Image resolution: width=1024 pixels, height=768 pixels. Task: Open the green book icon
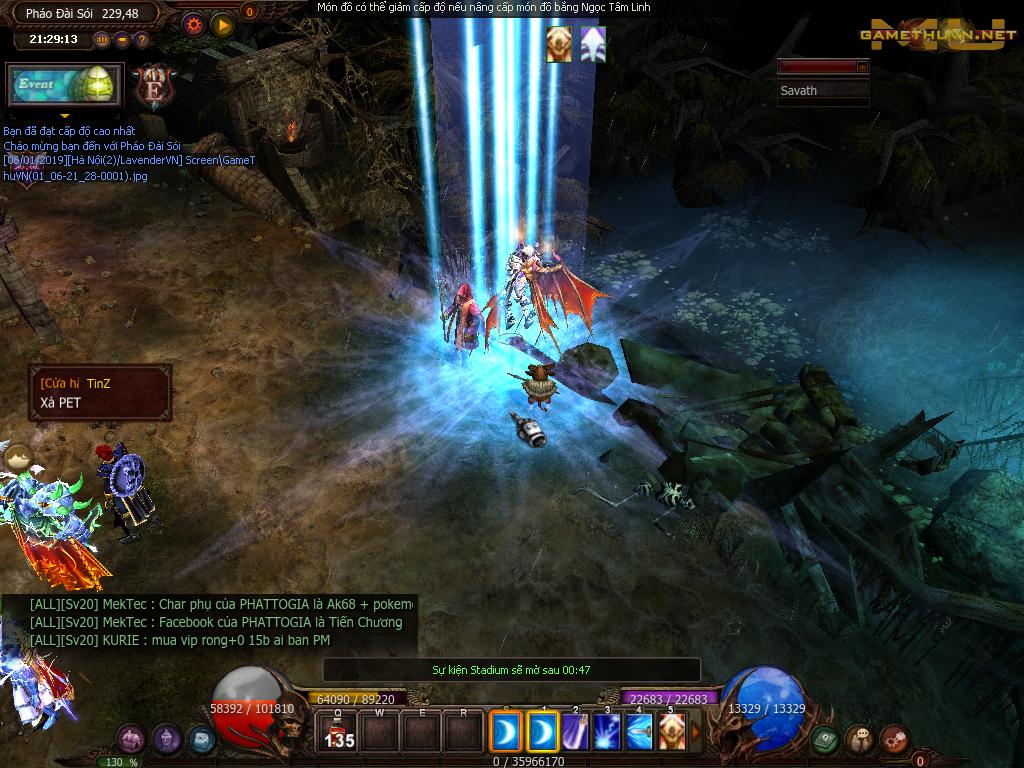(x=825, y=739)
